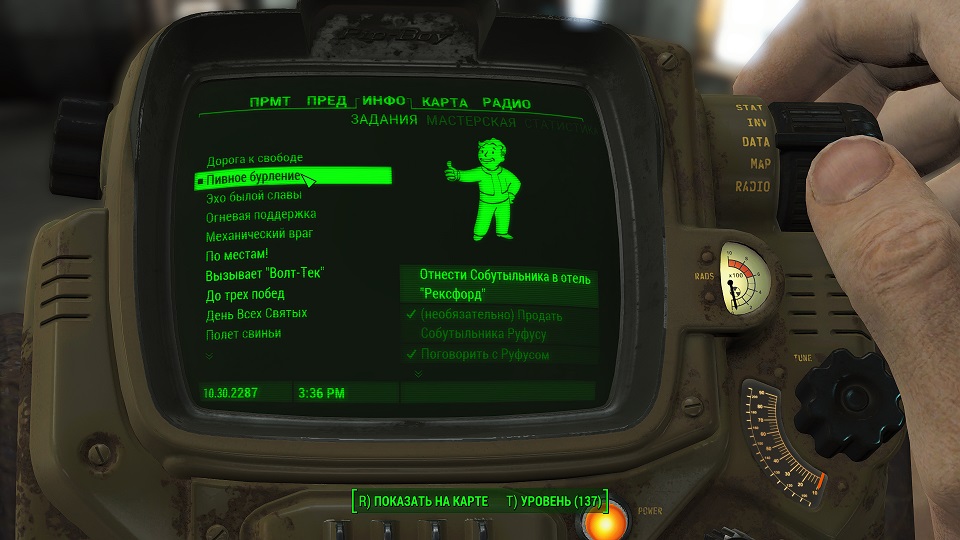The height and width of the screenshot is (540, 960).
Task: Select the quest Вызывает "Волт-Тек"
Action: [265, 274]
